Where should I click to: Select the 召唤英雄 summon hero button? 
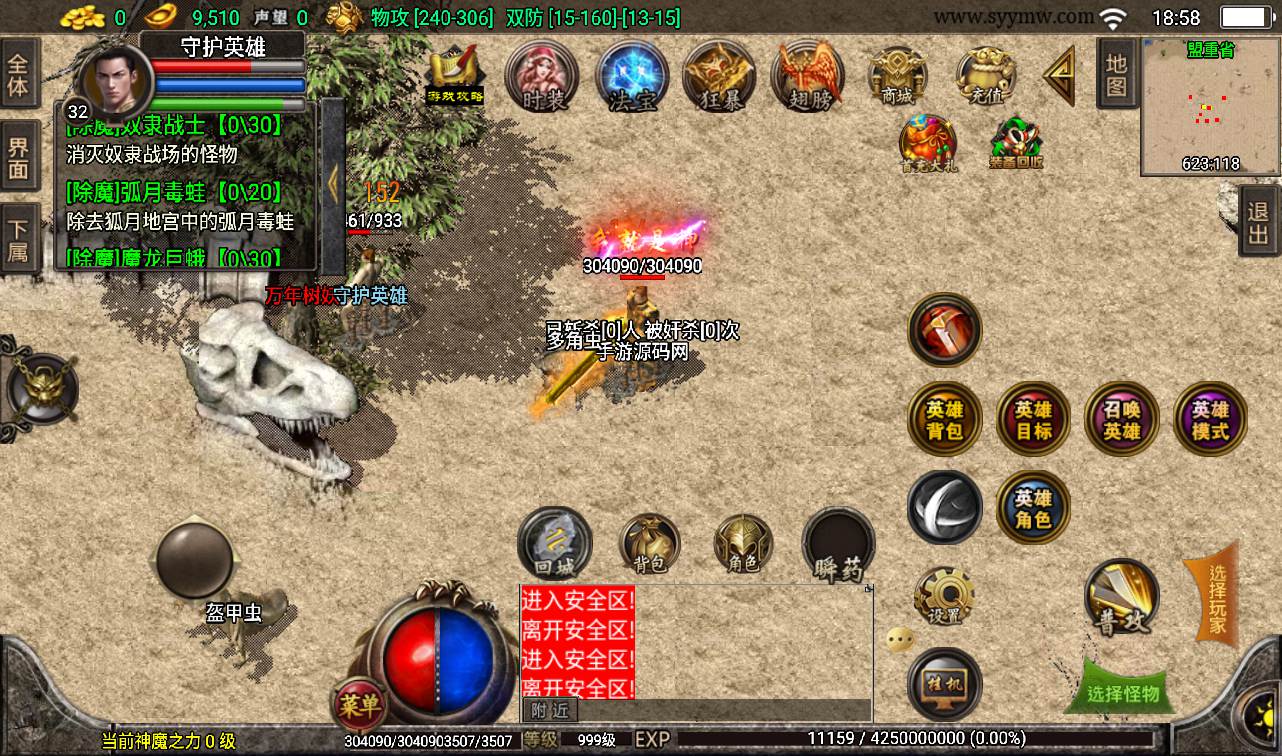[x=1121, y=420]
